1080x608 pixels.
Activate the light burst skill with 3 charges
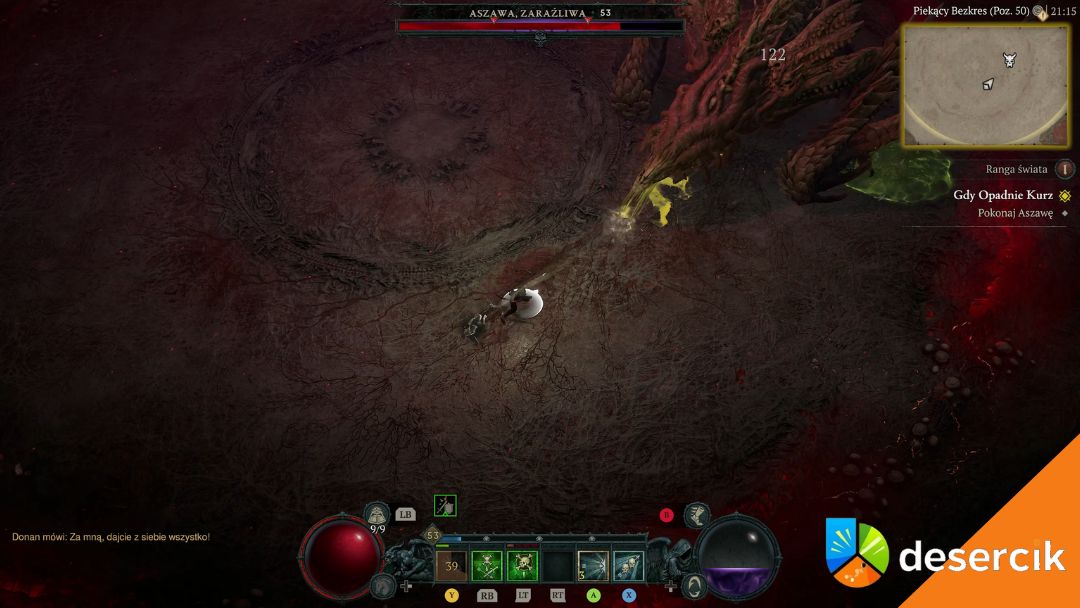593,566
